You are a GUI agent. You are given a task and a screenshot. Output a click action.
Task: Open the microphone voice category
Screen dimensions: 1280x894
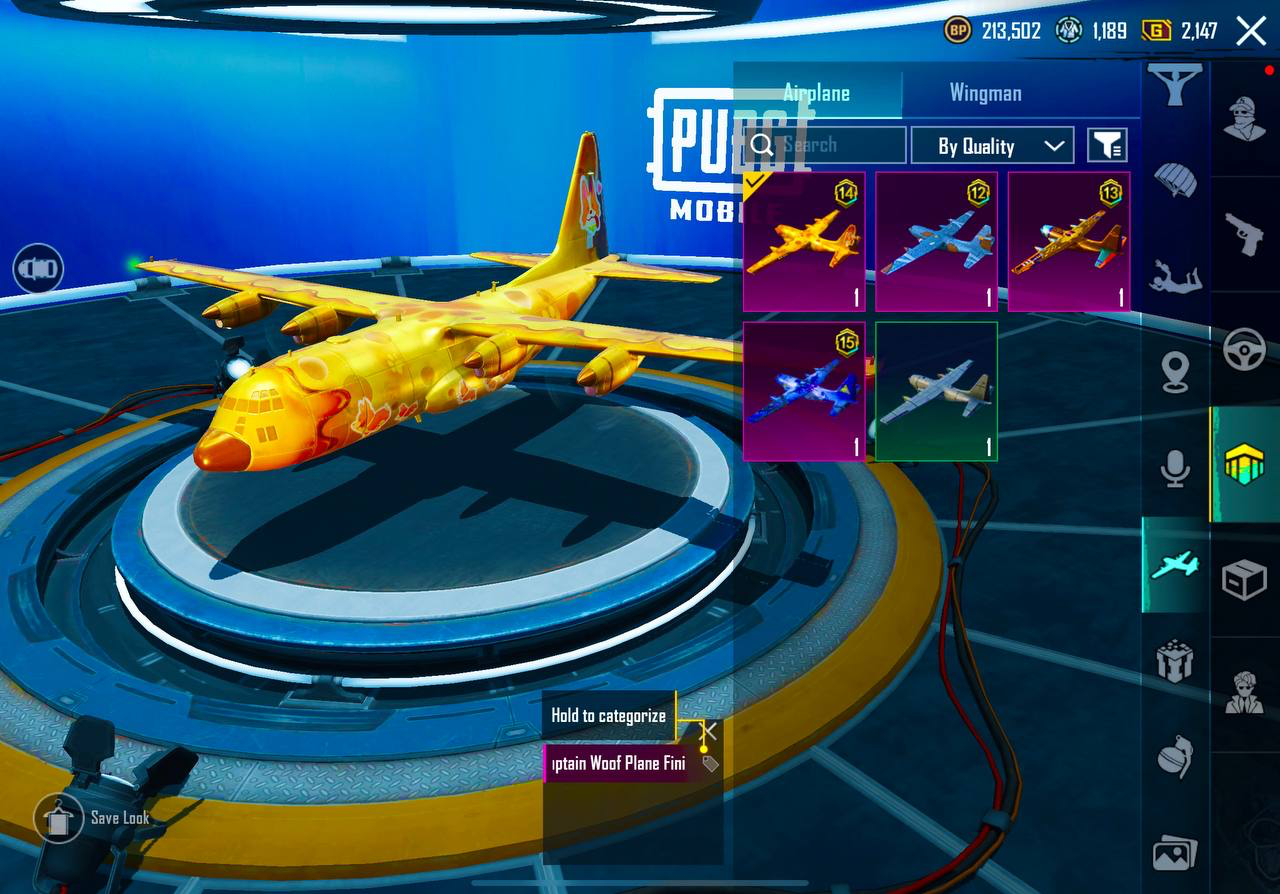1175,467
